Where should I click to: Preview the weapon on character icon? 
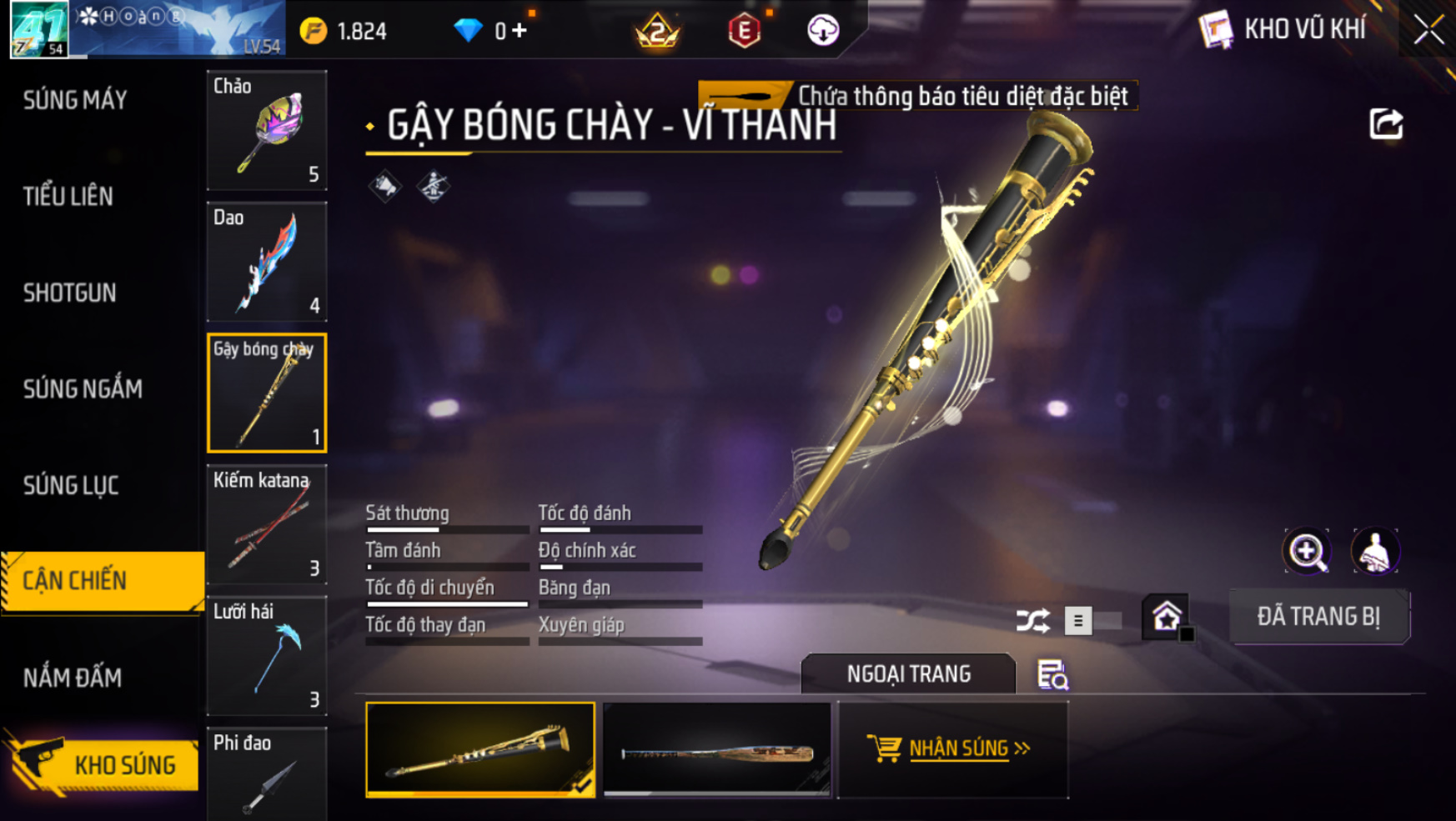[1374, 551]
